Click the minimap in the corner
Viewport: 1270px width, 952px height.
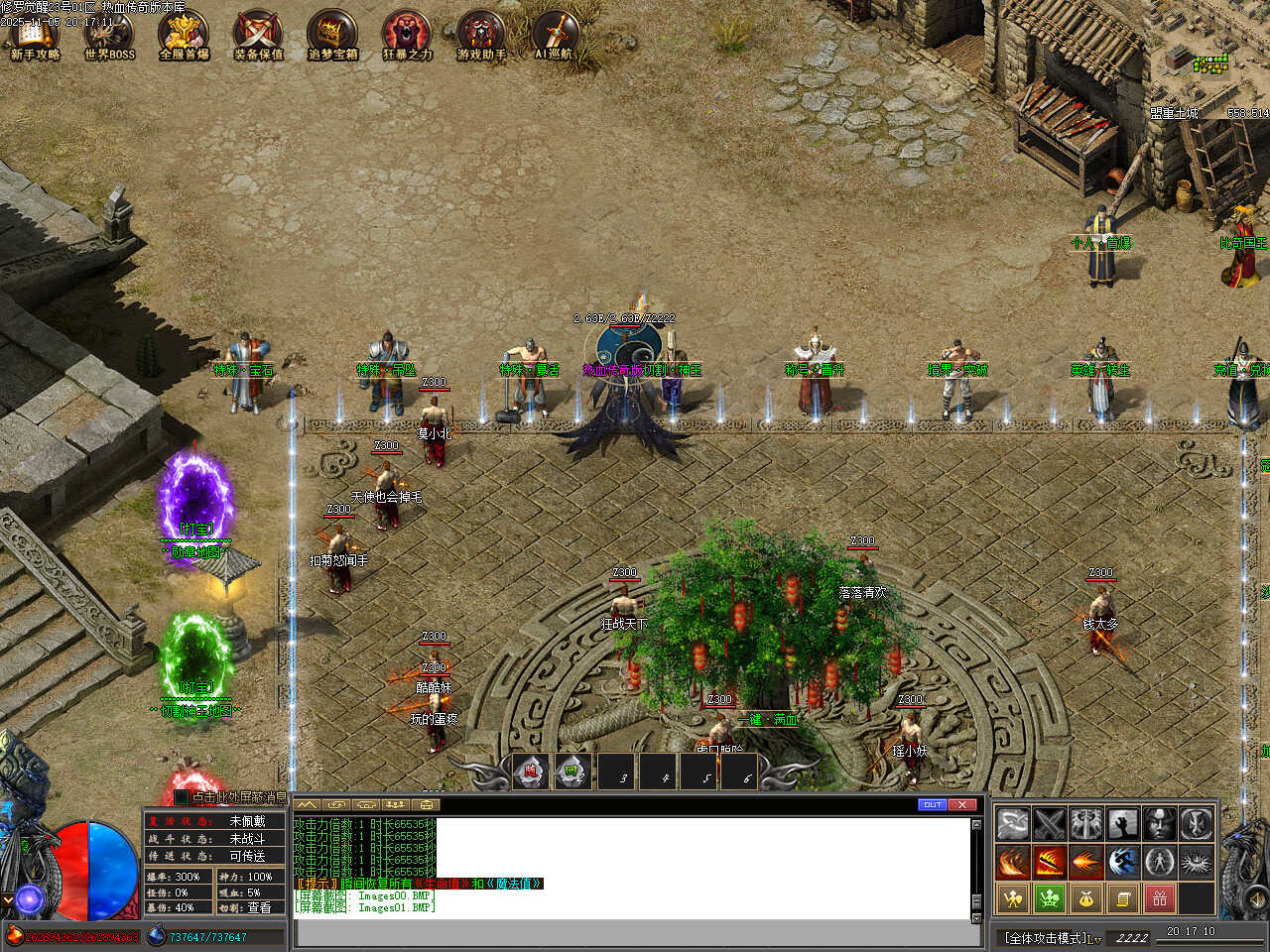(x=1208, y=64)
